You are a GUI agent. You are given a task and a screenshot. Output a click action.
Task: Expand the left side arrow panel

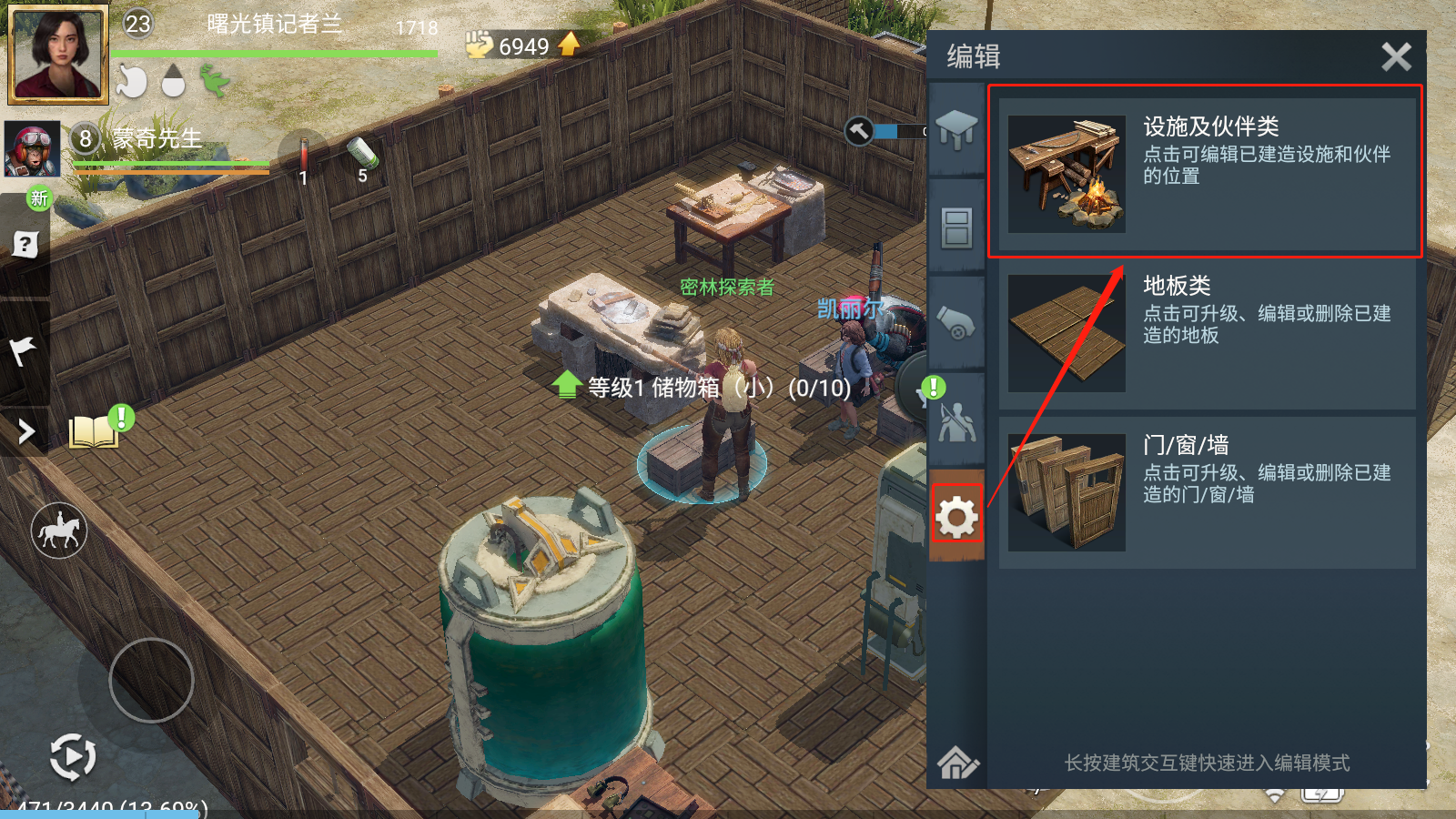point(25,431)
